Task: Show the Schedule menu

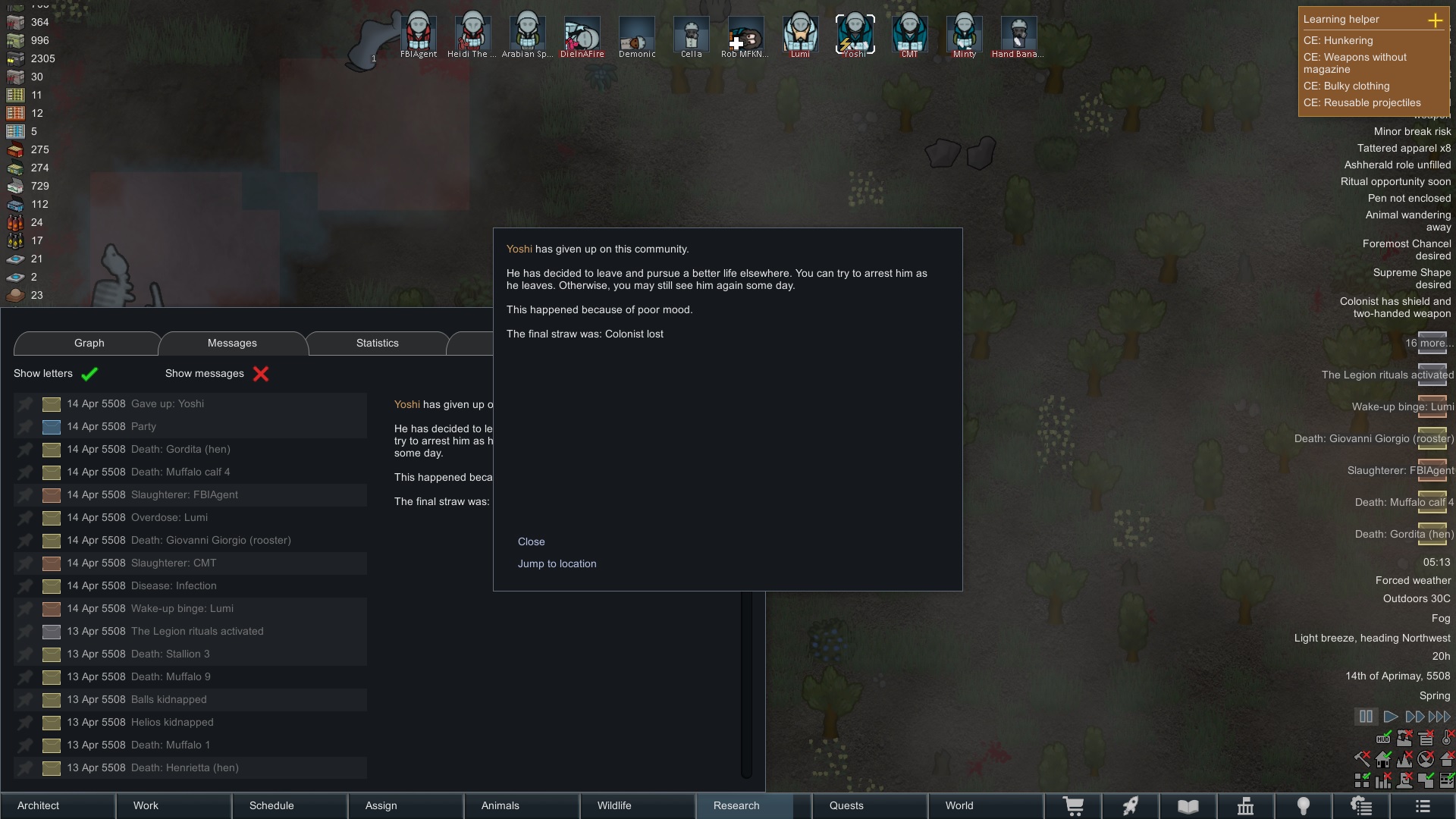Action: (x=271, y=805)
